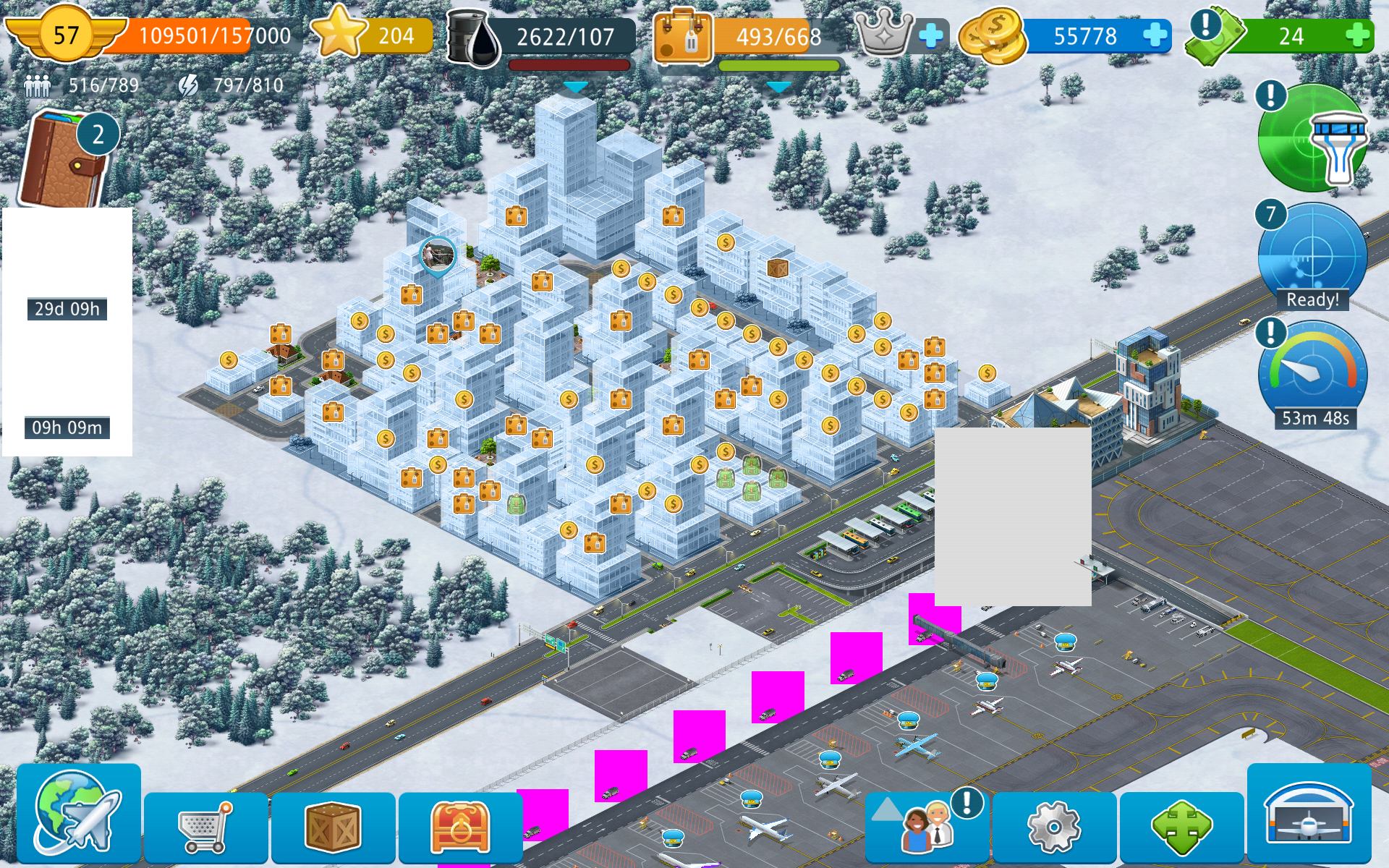The width and height of the screenshot is (1389, 868).
Task: Open the leather wallet with badge 2
Action: 64,159
